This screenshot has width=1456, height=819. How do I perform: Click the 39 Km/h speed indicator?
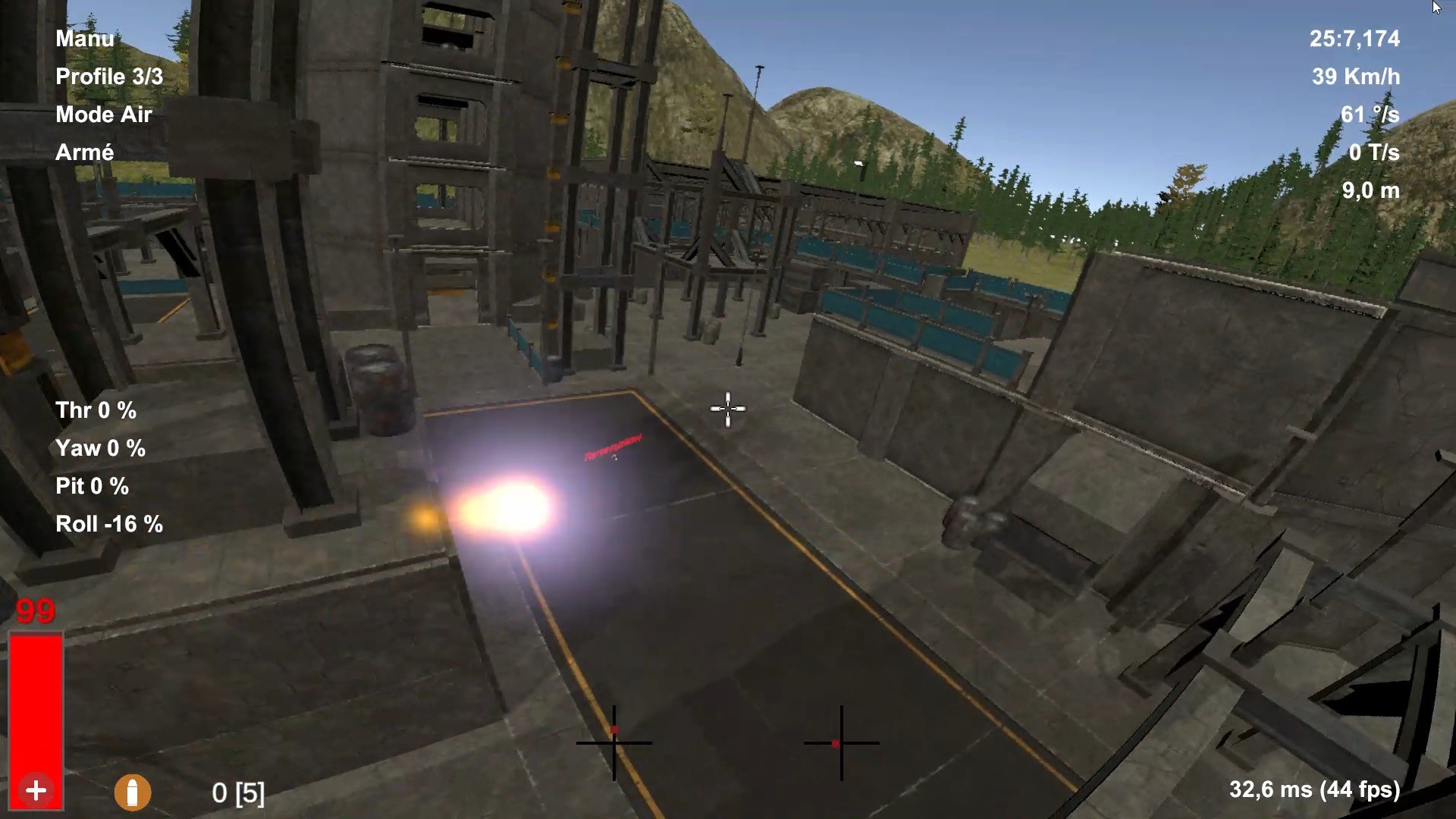[x=1354, y=77]
